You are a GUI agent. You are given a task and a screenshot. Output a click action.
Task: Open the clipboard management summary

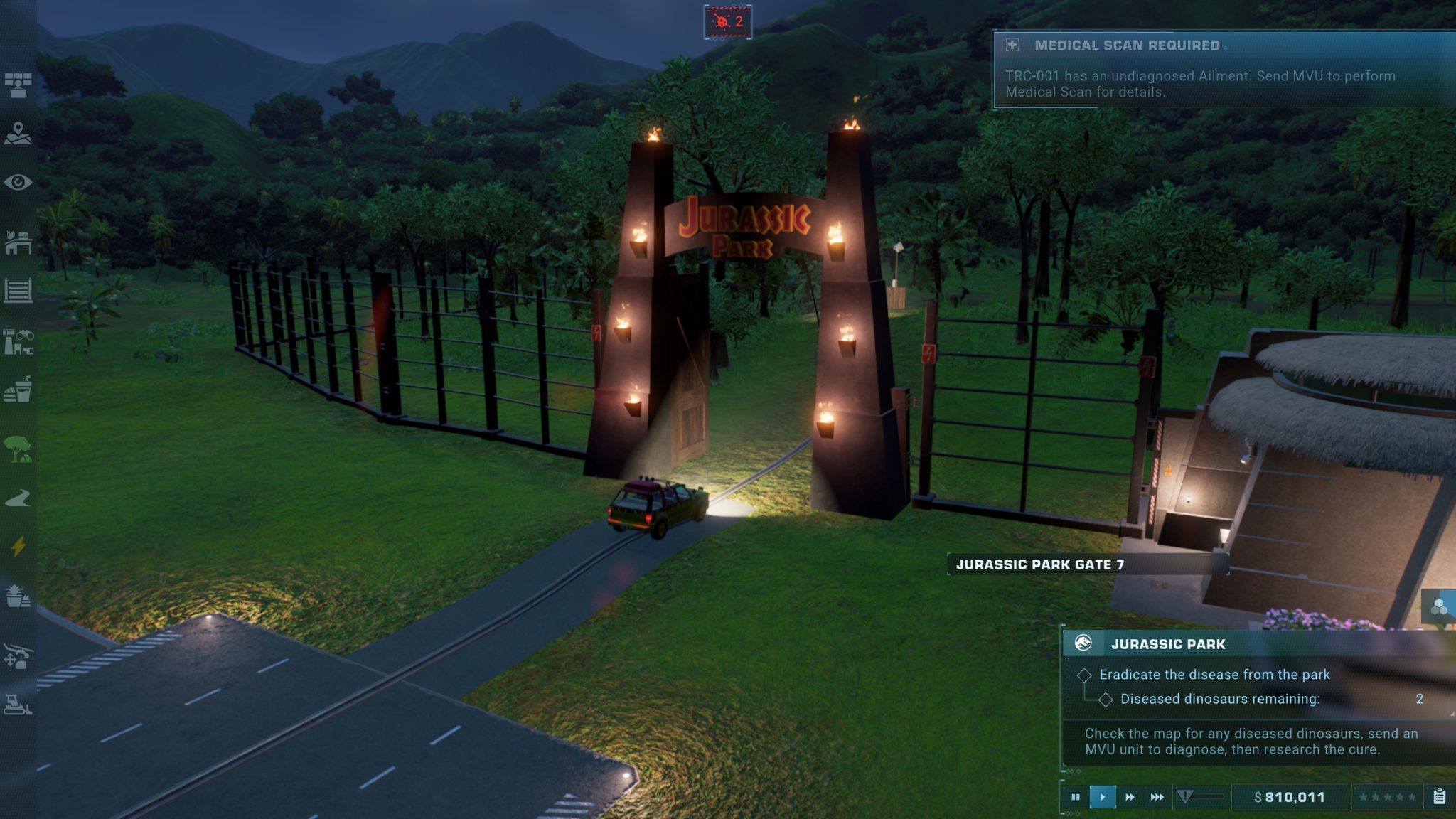[1439, 797]
